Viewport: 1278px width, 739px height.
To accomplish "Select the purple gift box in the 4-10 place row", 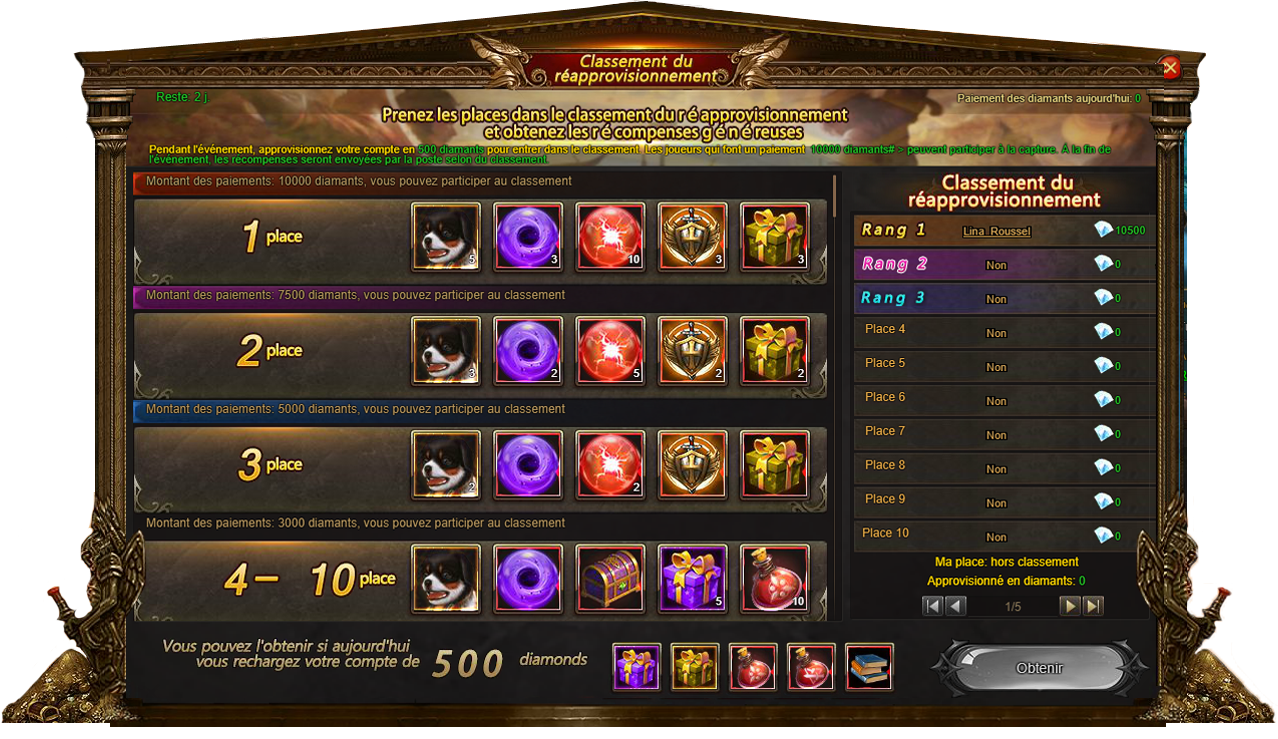I will (692, 578).
